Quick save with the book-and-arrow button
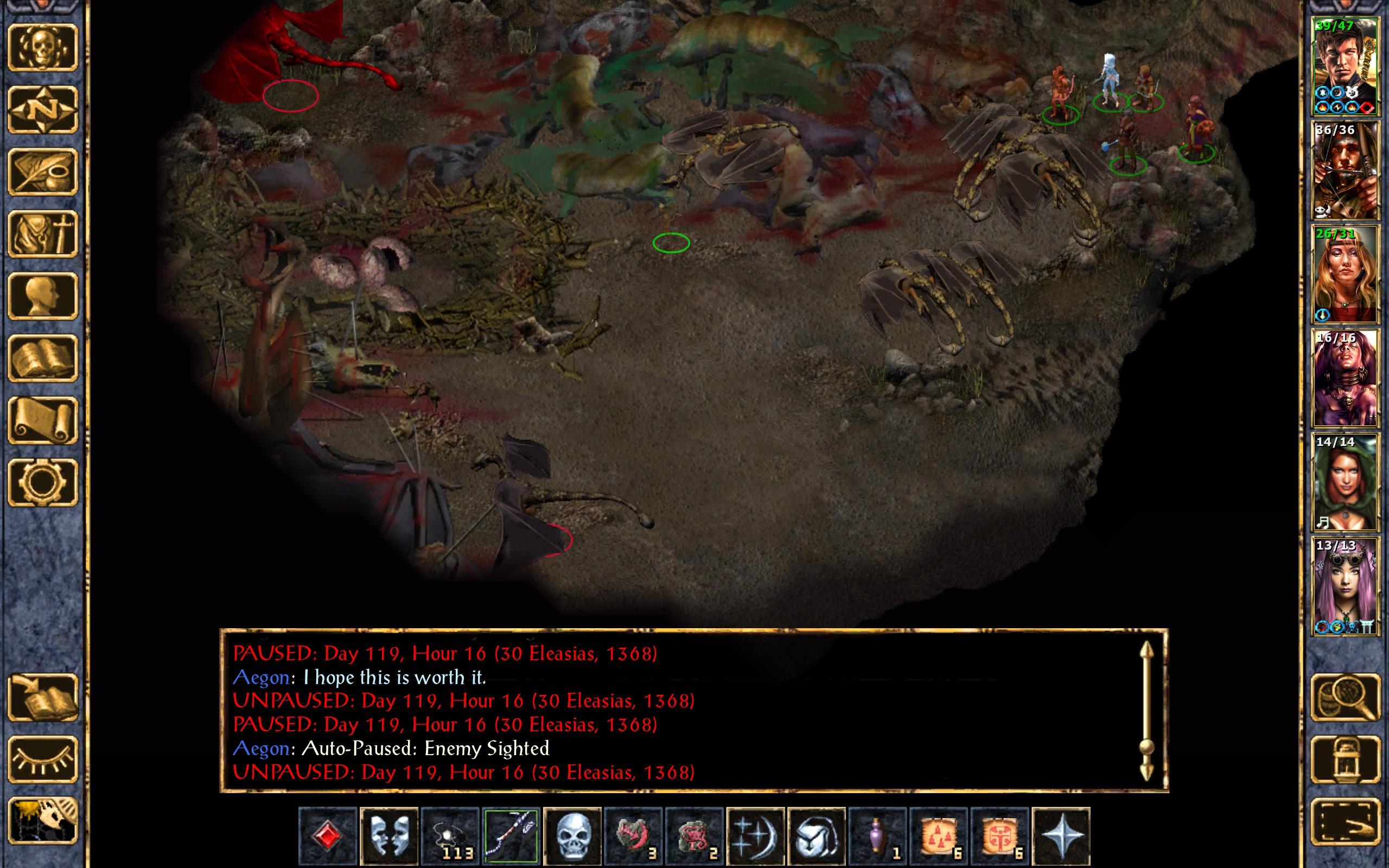 tap(43, 697)
